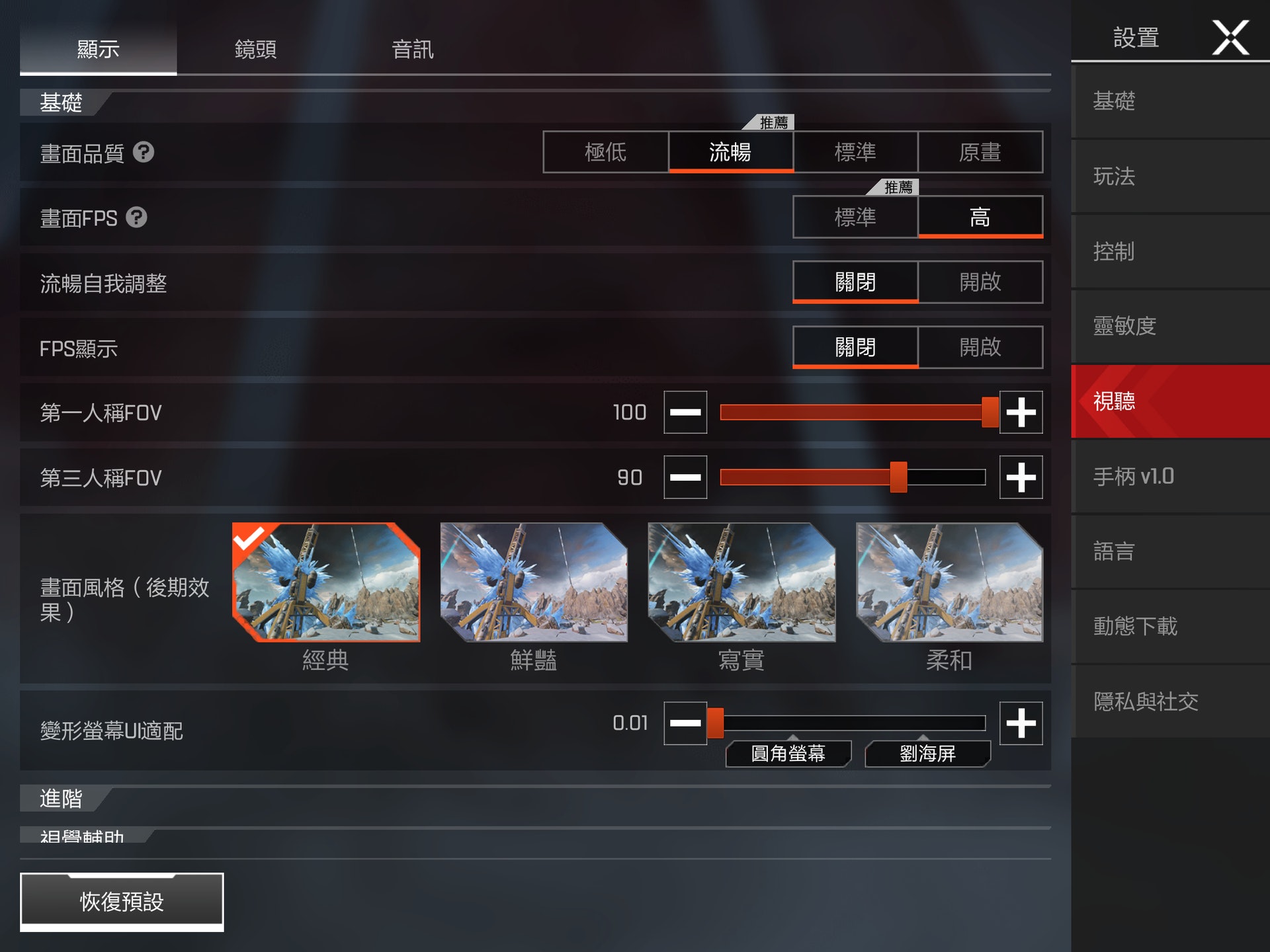Enable 流暢自我調整 by selecting 開啟
Screen dimensions: 1270x952
click(981, 282)
